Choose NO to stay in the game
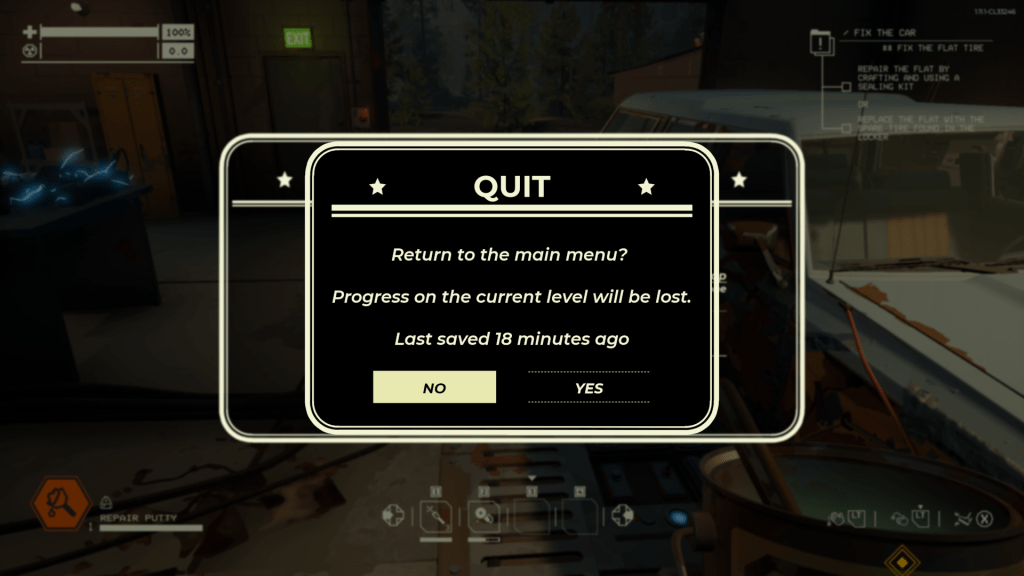The height and width of the screenshot is (576, 1024). 434,387
